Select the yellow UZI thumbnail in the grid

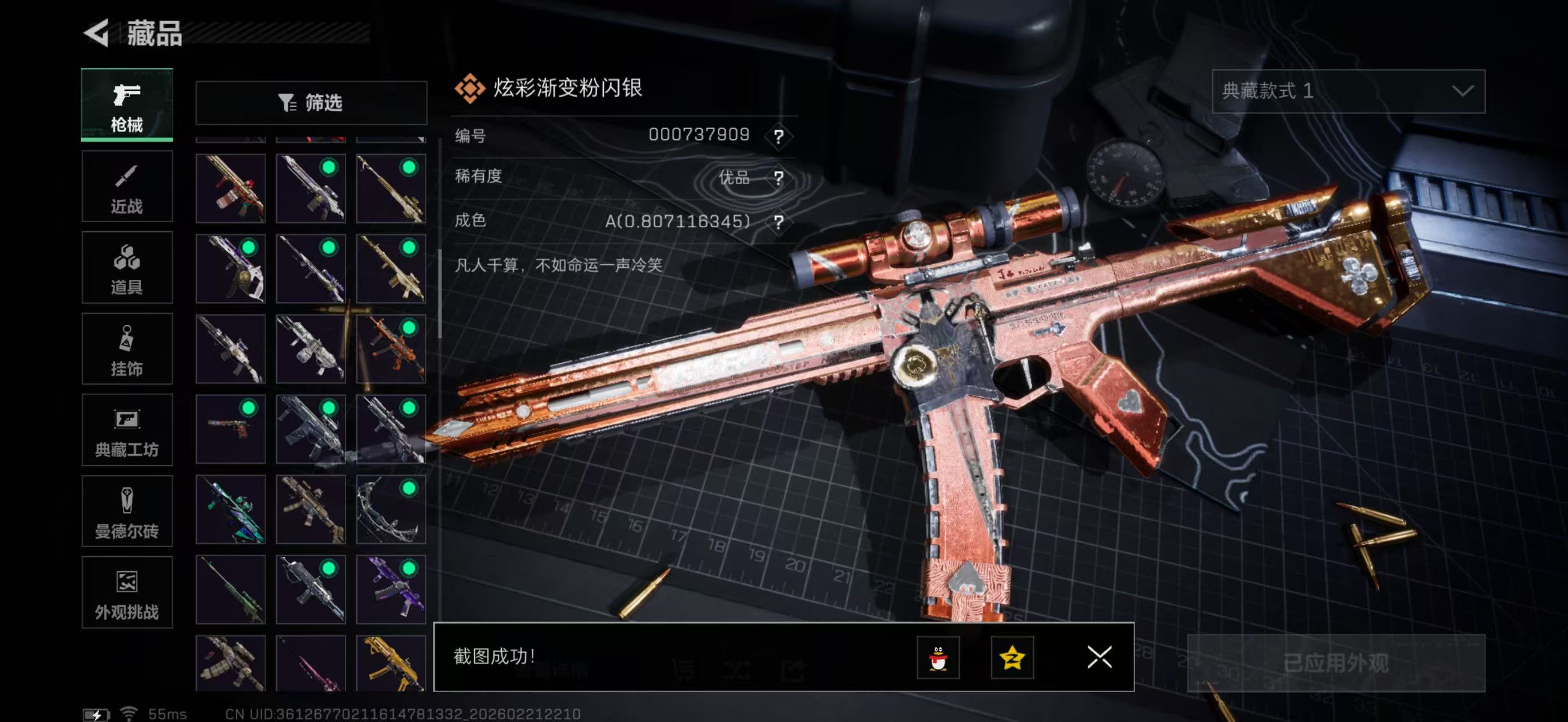pyautogui.click(x=391, y=664)
